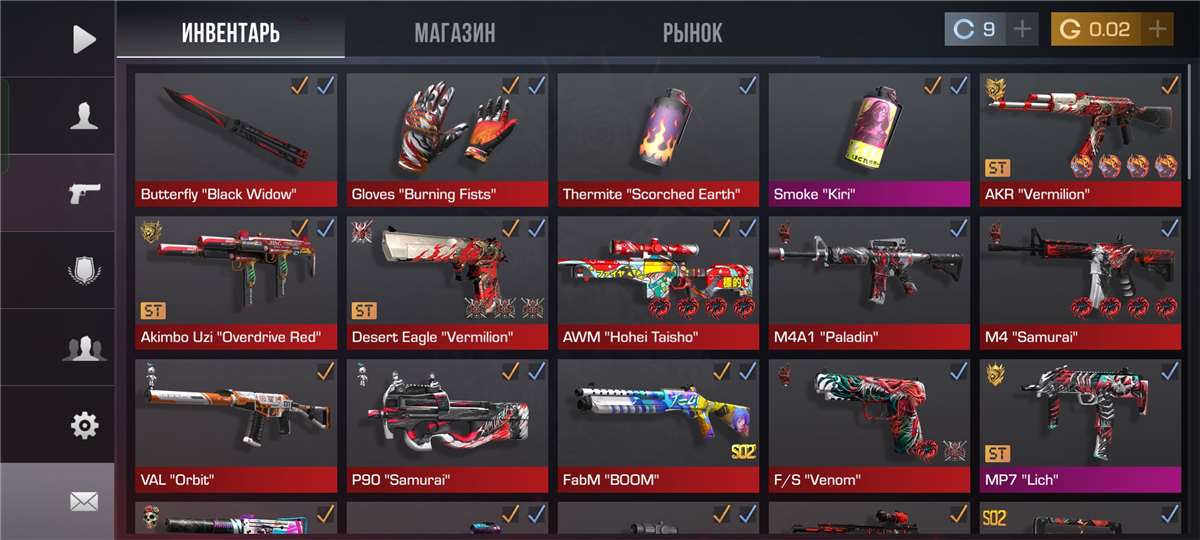Open the pistol inventory sidebar icon
Viewport: 1200px width, 540px height.
84,193
